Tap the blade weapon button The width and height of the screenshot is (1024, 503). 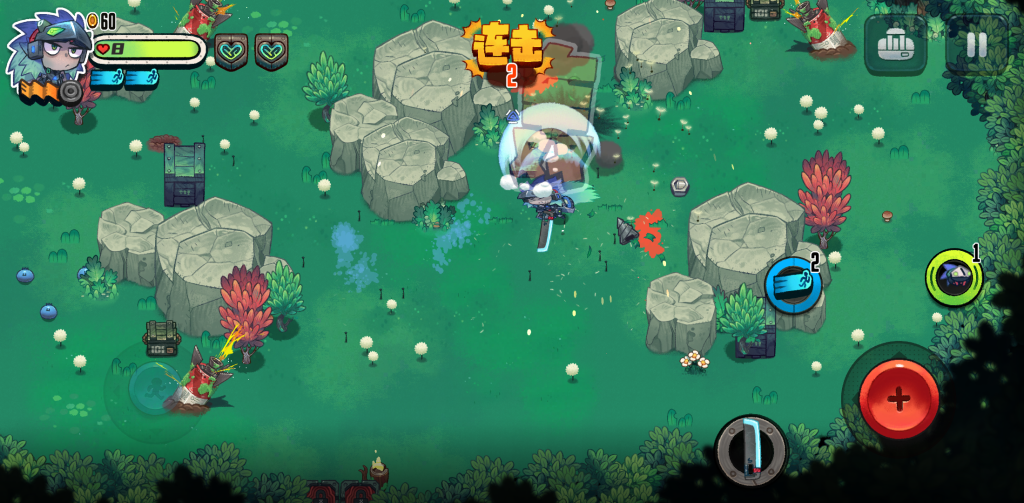(750, 449)
